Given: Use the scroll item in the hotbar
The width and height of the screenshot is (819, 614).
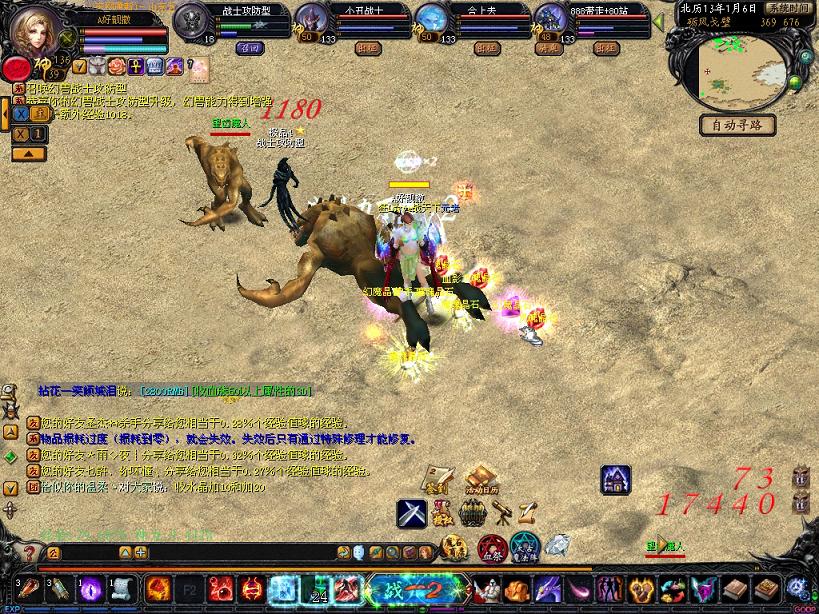Looking at the screenshot, I should click(x=123, y=589).
